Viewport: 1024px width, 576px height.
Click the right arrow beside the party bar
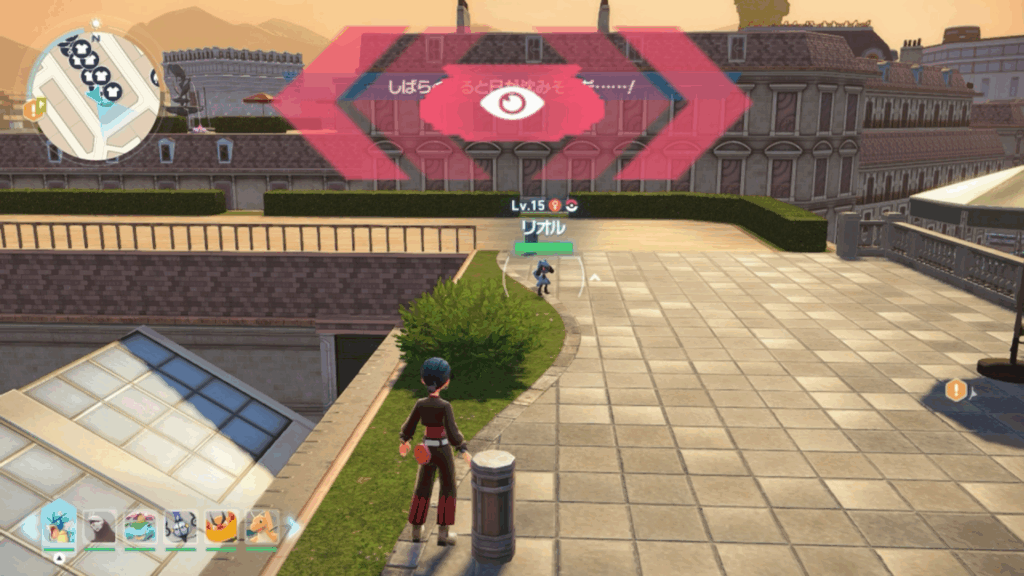(x=293, y=526)
